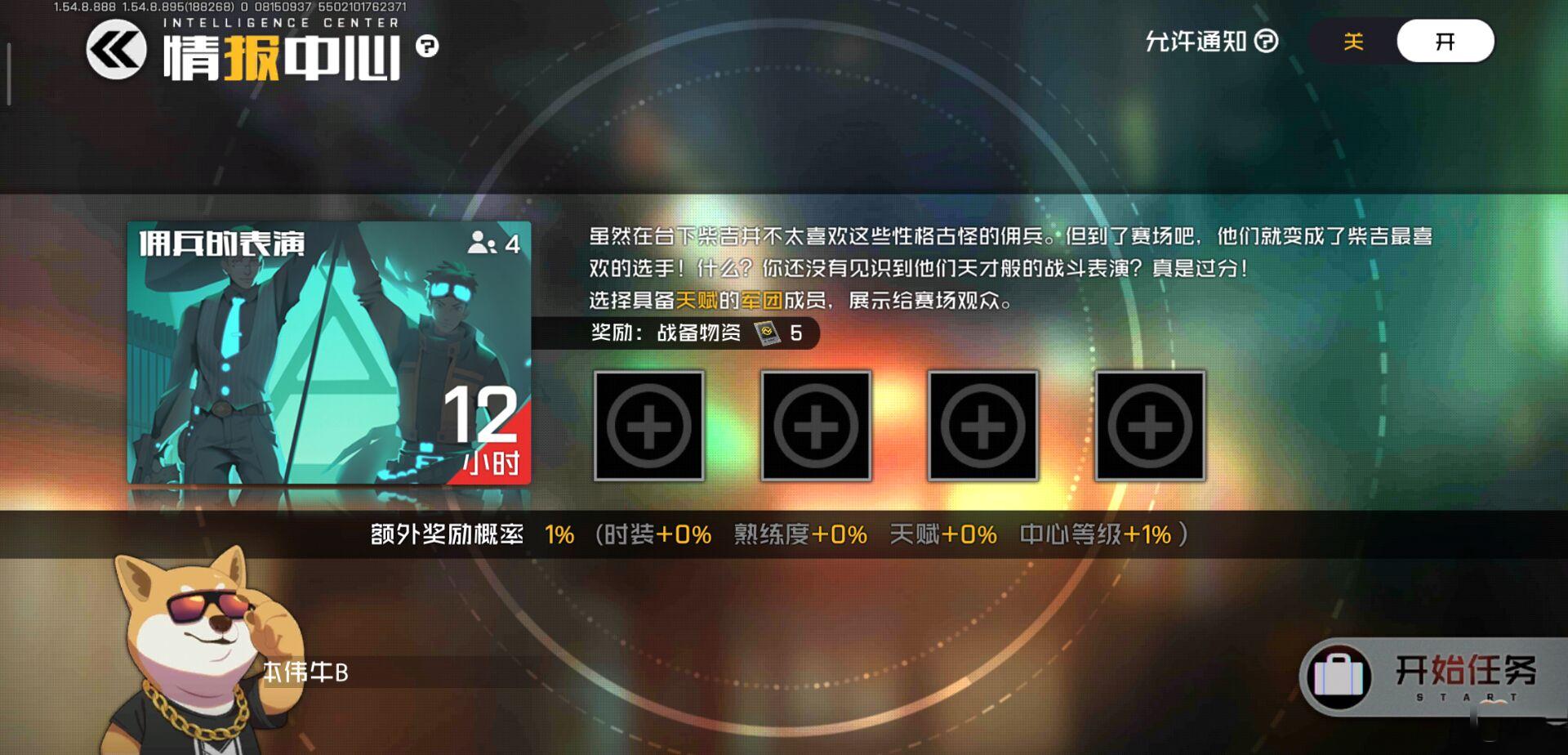Switch notification toggle to 开
This screenshot has width=1568, height=755.
(1446, 41)
